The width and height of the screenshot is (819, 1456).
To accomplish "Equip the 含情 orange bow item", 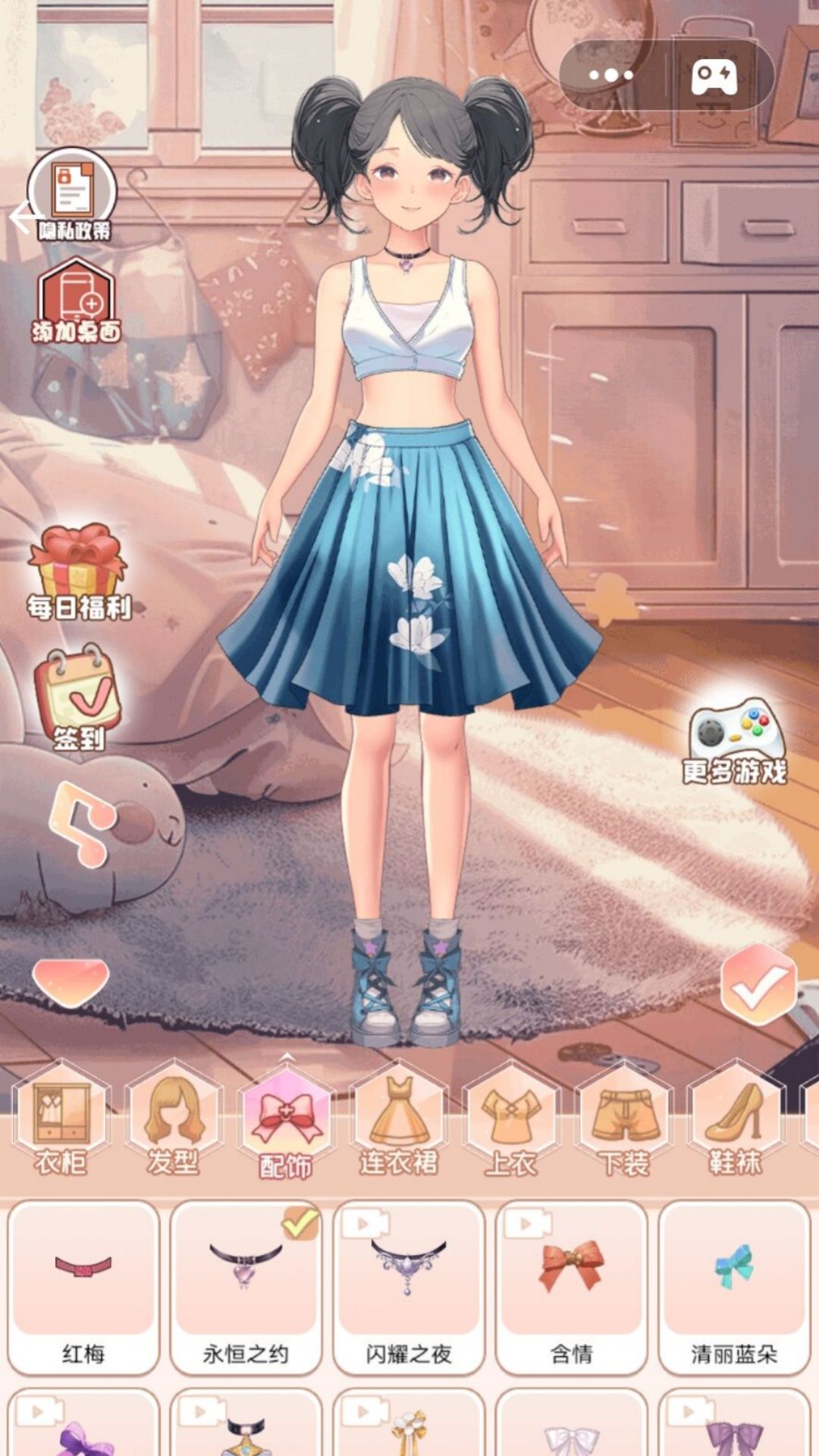I will click(571, 1288).
